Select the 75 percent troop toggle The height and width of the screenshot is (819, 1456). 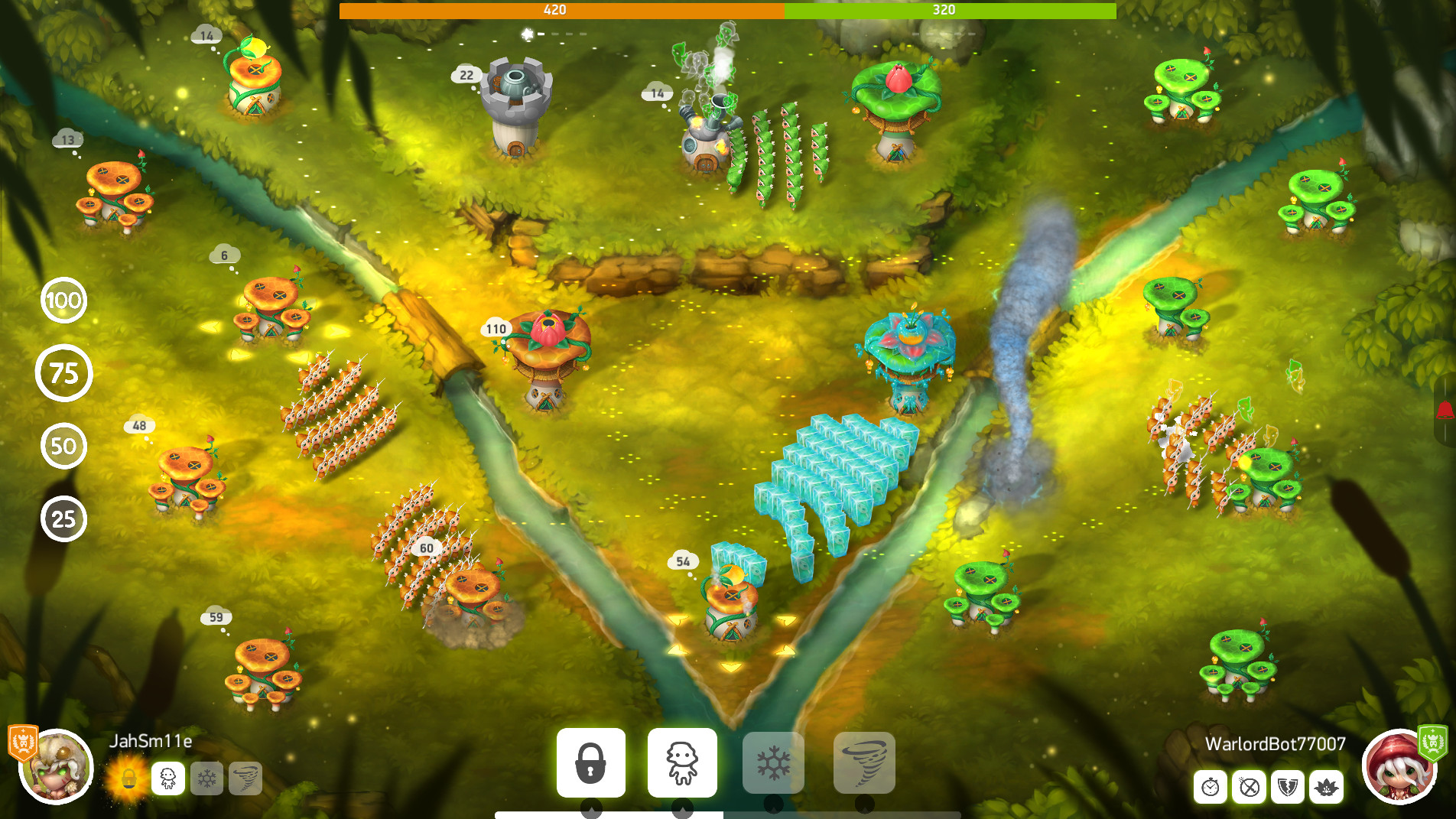tap(64, 373)
